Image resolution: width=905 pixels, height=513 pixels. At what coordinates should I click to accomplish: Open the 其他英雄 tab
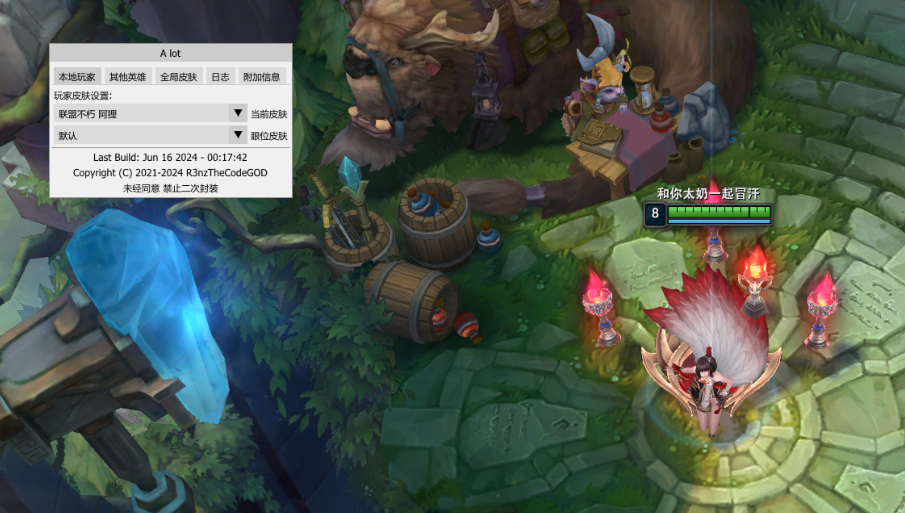click(128, 76)
